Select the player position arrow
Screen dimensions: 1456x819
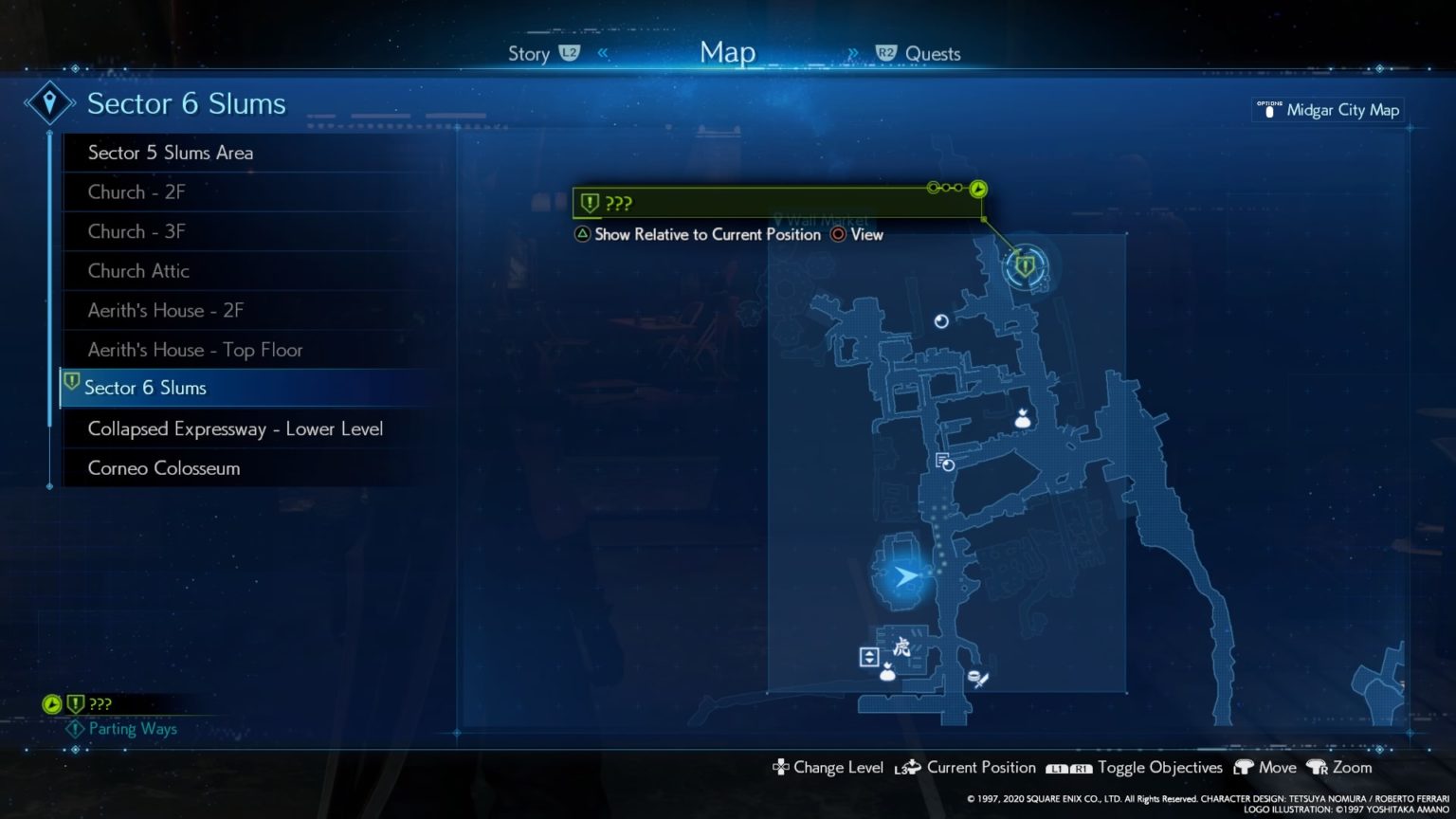click(907, 575)
